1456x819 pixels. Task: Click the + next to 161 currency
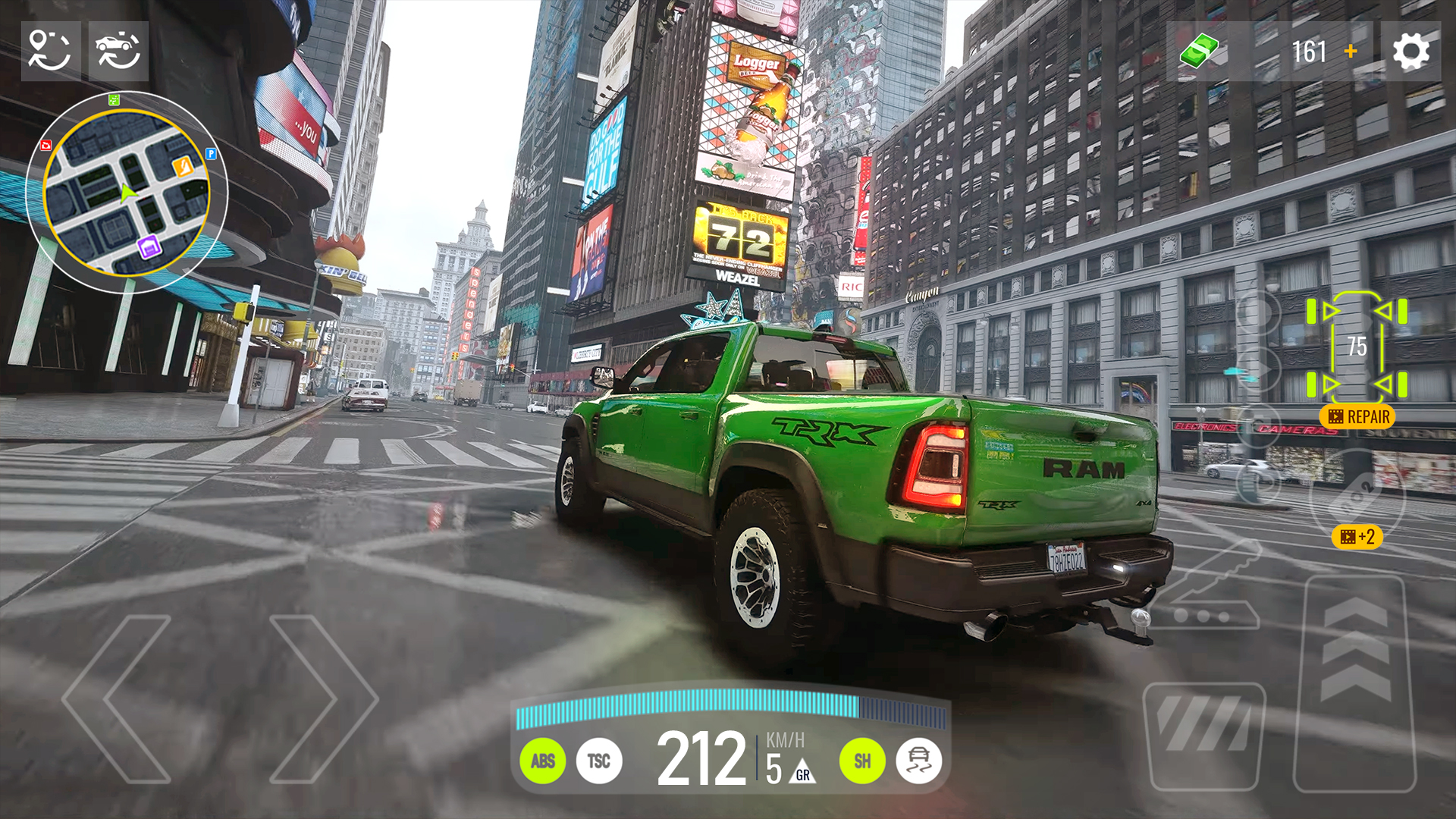(1351, 52)
